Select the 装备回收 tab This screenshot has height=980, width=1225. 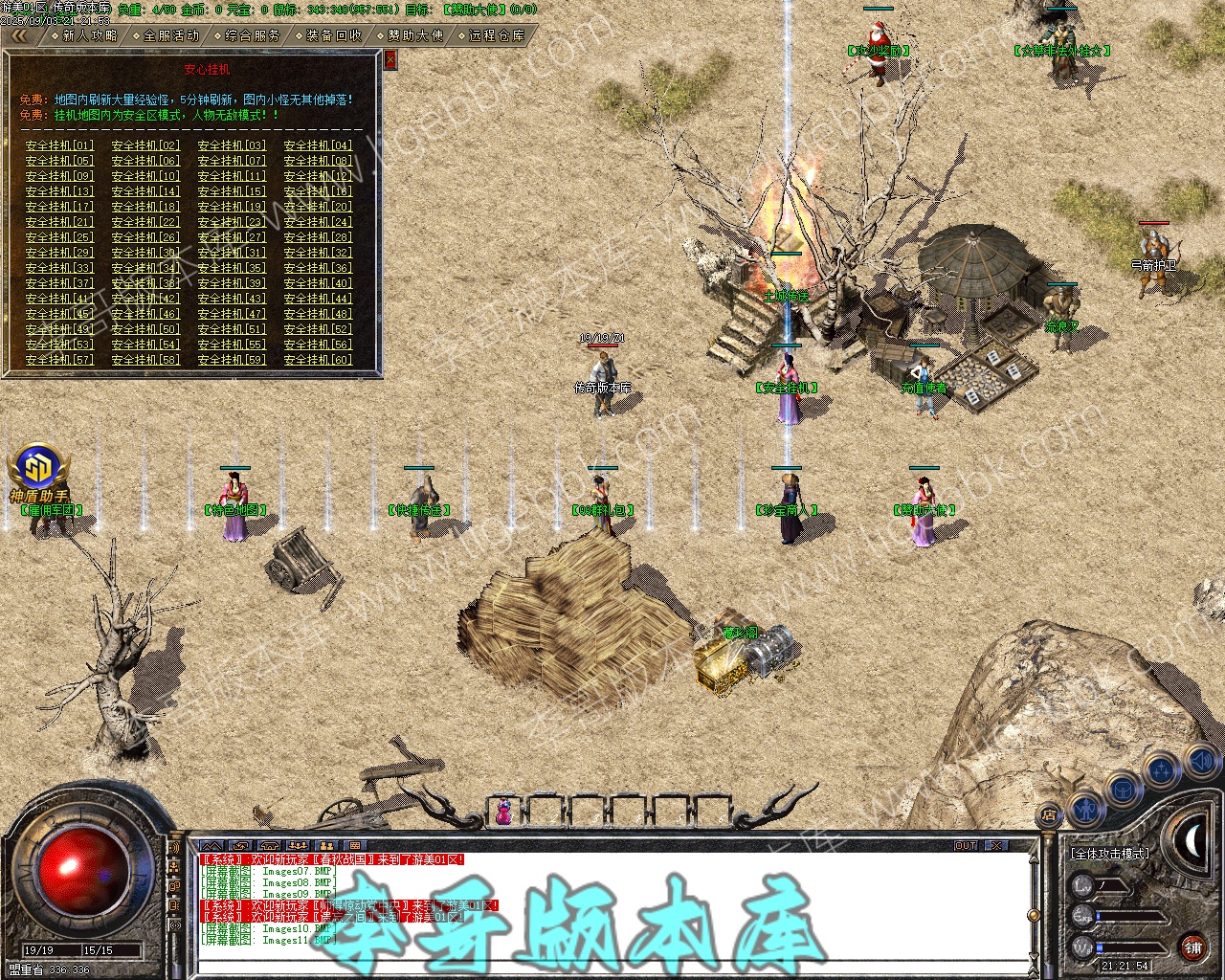(334, 35)
